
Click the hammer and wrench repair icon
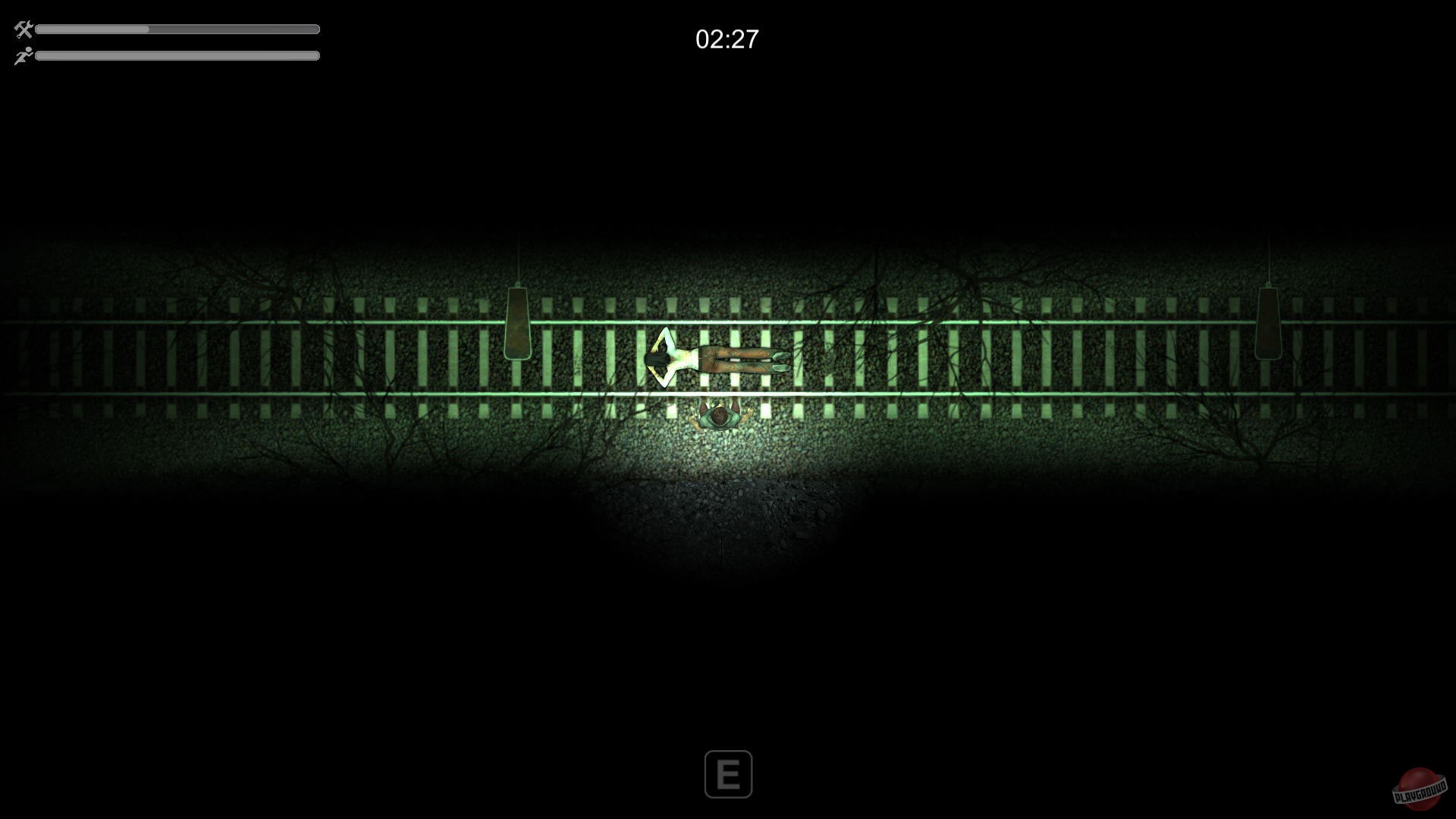(23, 29)
